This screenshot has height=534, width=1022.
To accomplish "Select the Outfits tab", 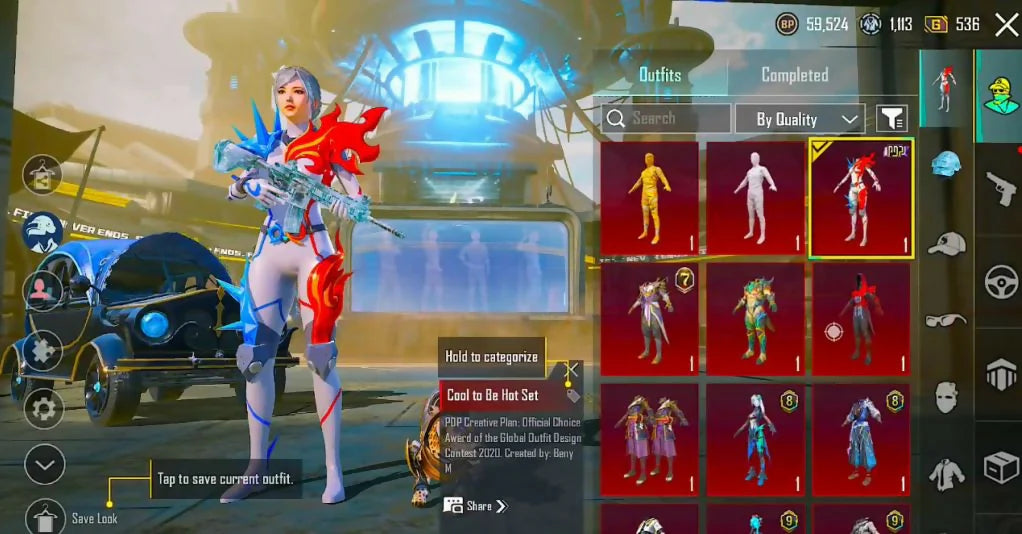I will click(x=660, y=75).
